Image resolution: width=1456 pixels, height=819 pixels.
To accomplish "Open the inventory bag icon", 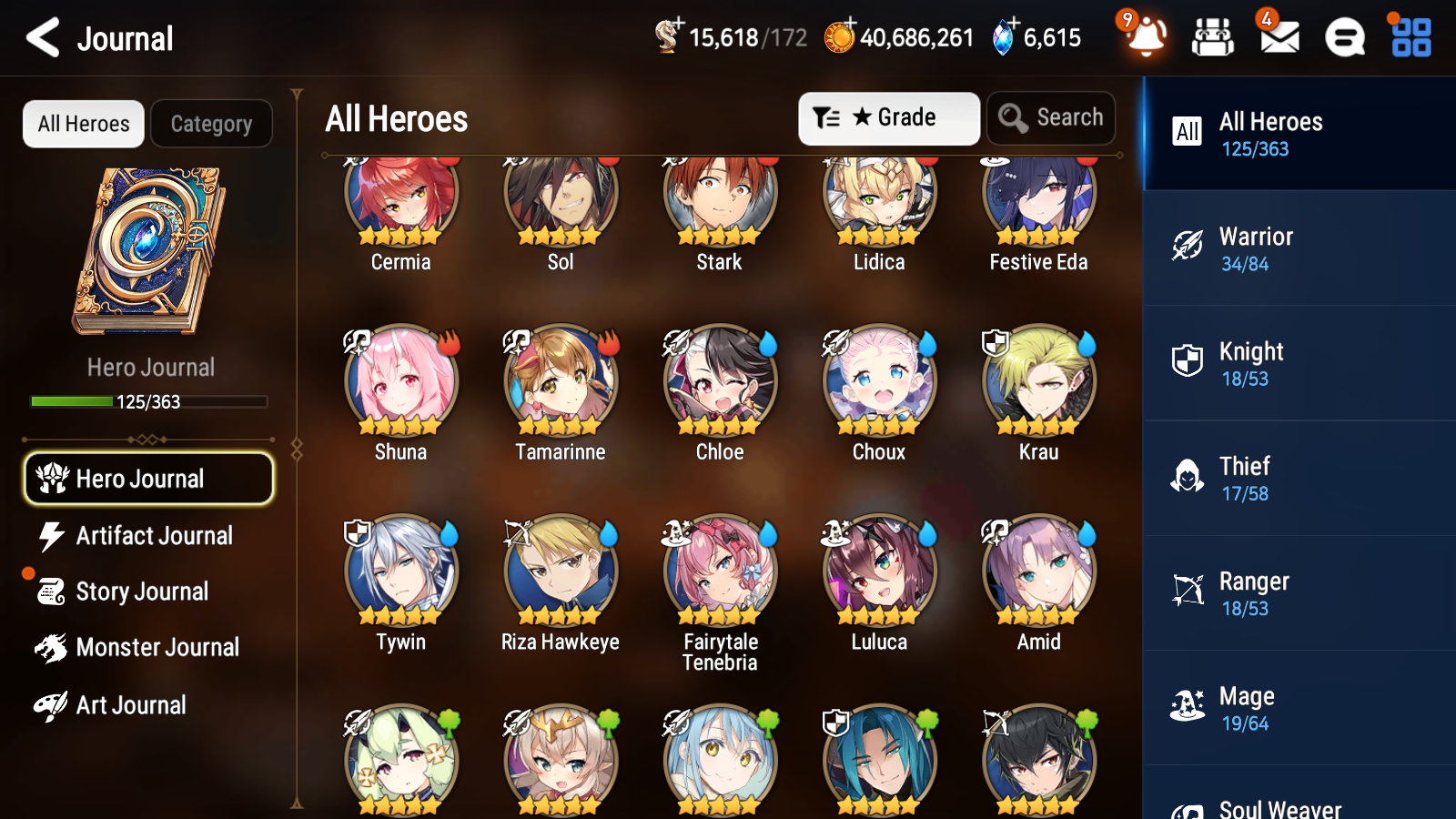I will click(1213, 37).
